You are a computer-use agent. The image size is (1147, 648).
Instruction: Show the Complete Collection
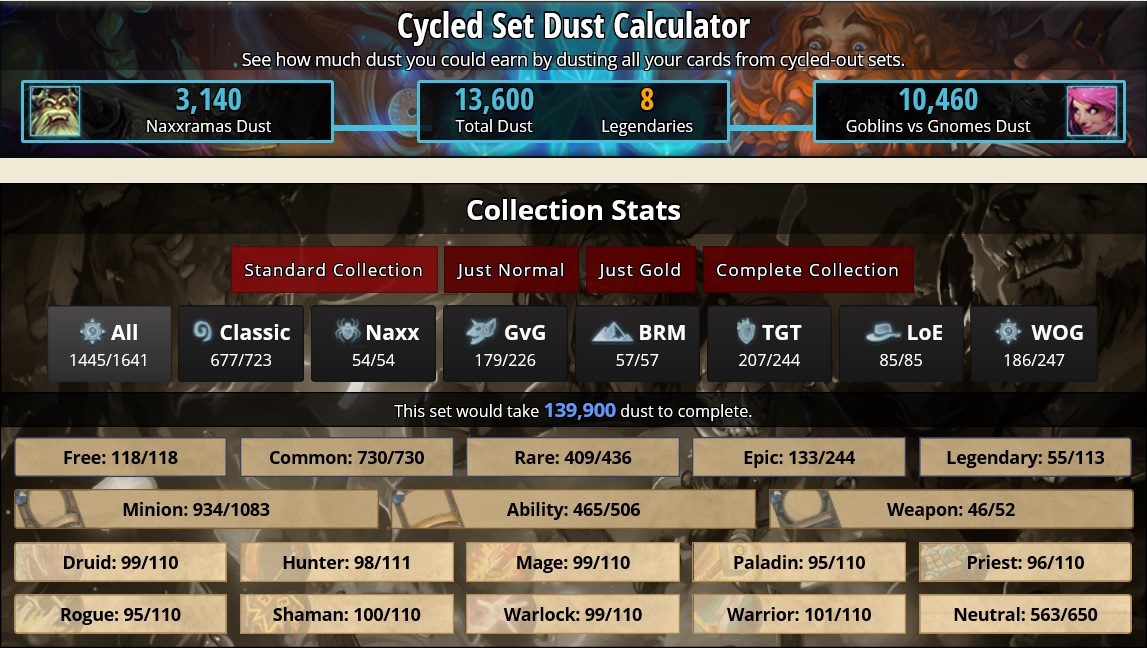point(807,270)
